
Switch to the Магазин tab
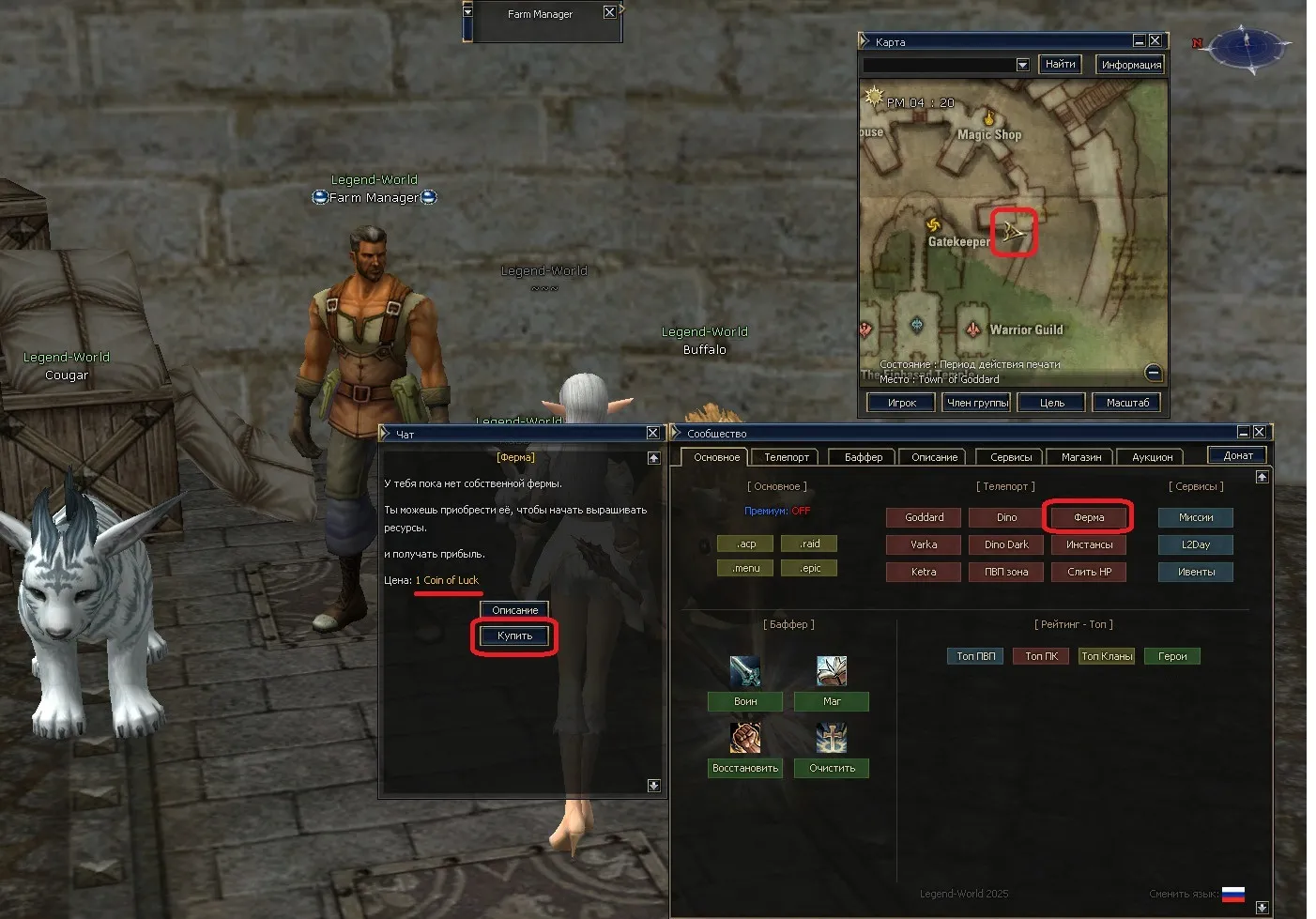coord(1080,457)
